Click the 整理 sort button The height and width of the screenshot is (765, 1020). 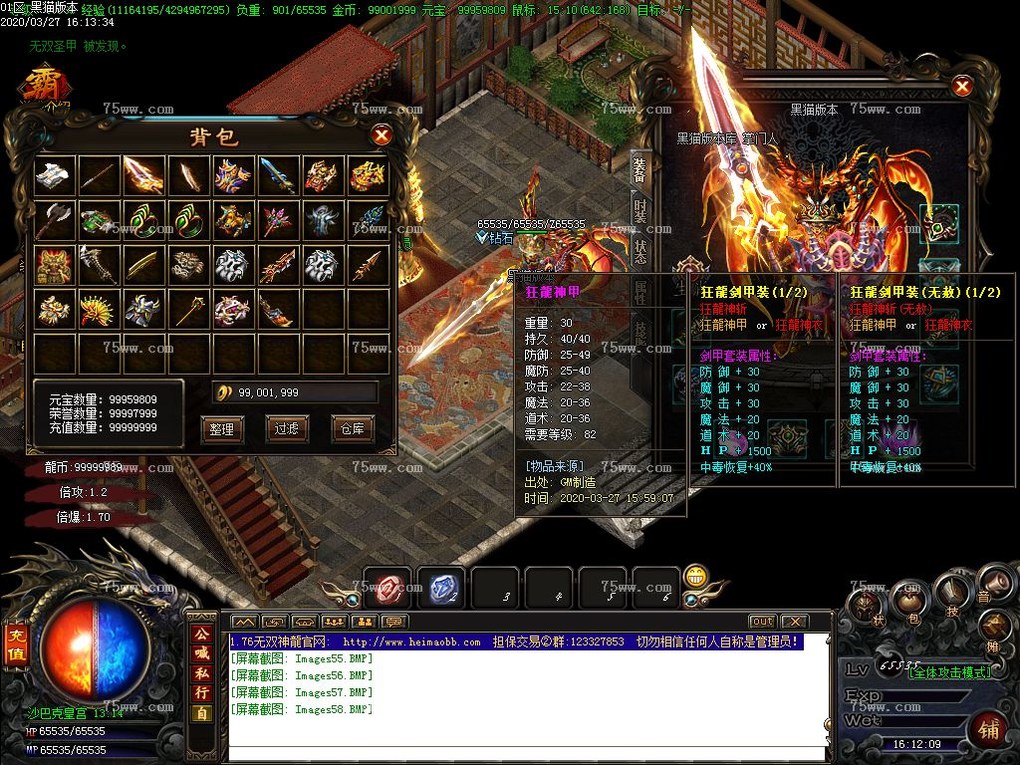coord(221,429)
